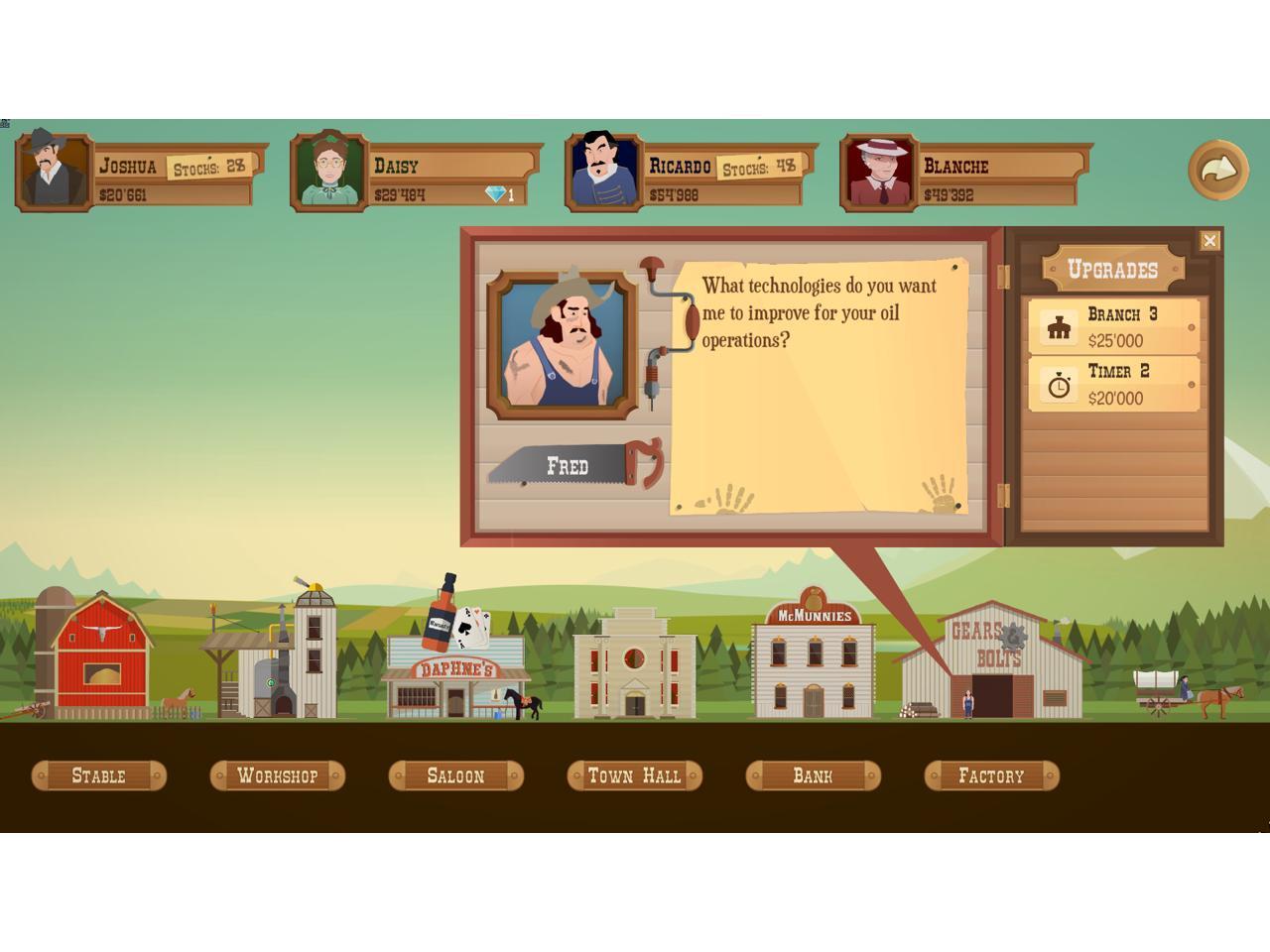The image size is (1270, 952).
Task: Open the Stable
Action: (99, 775)
